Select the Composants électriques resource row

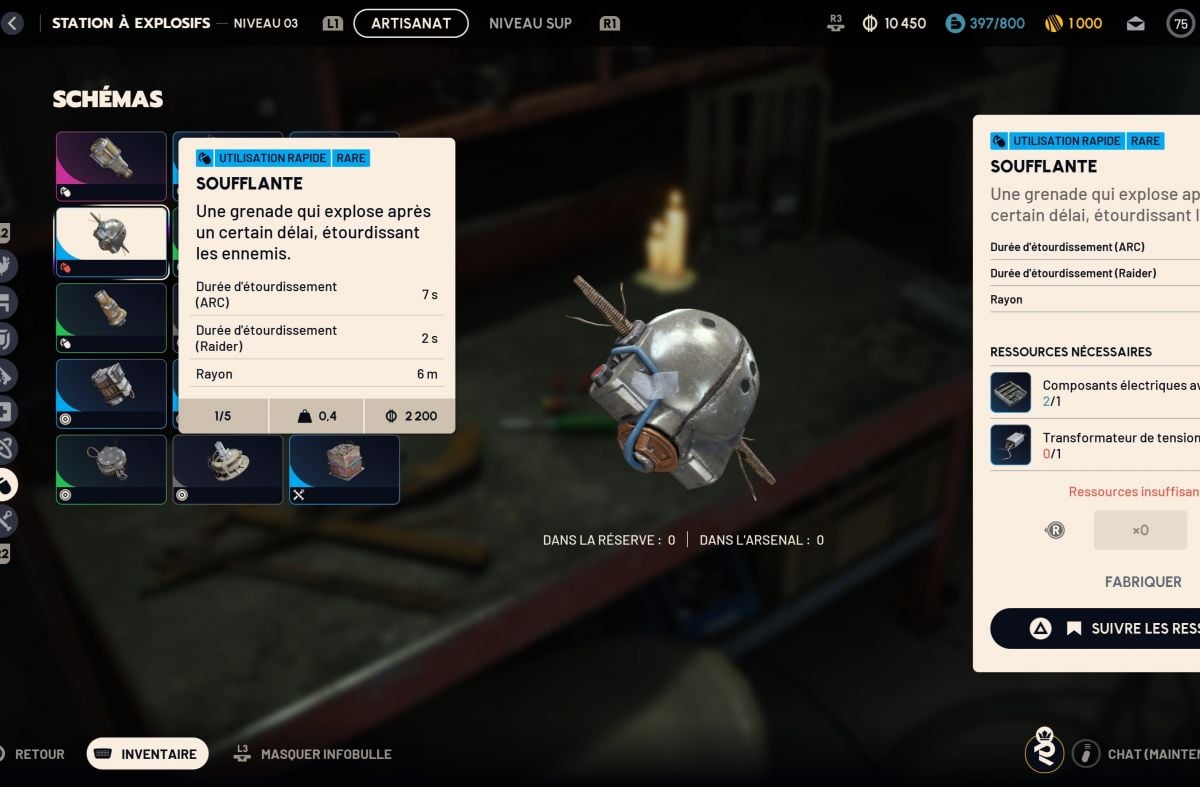click(1095, 393)
